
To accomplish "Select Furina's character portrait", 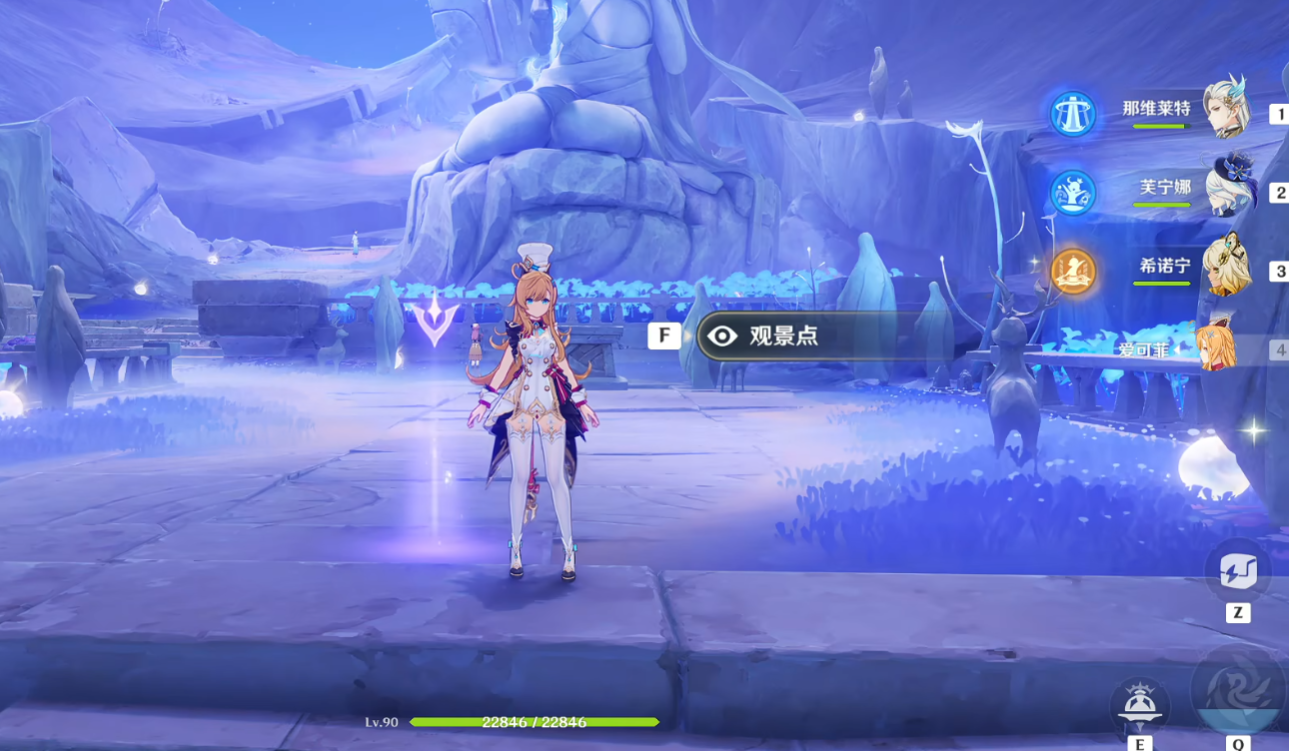I will click(1229, 181).
